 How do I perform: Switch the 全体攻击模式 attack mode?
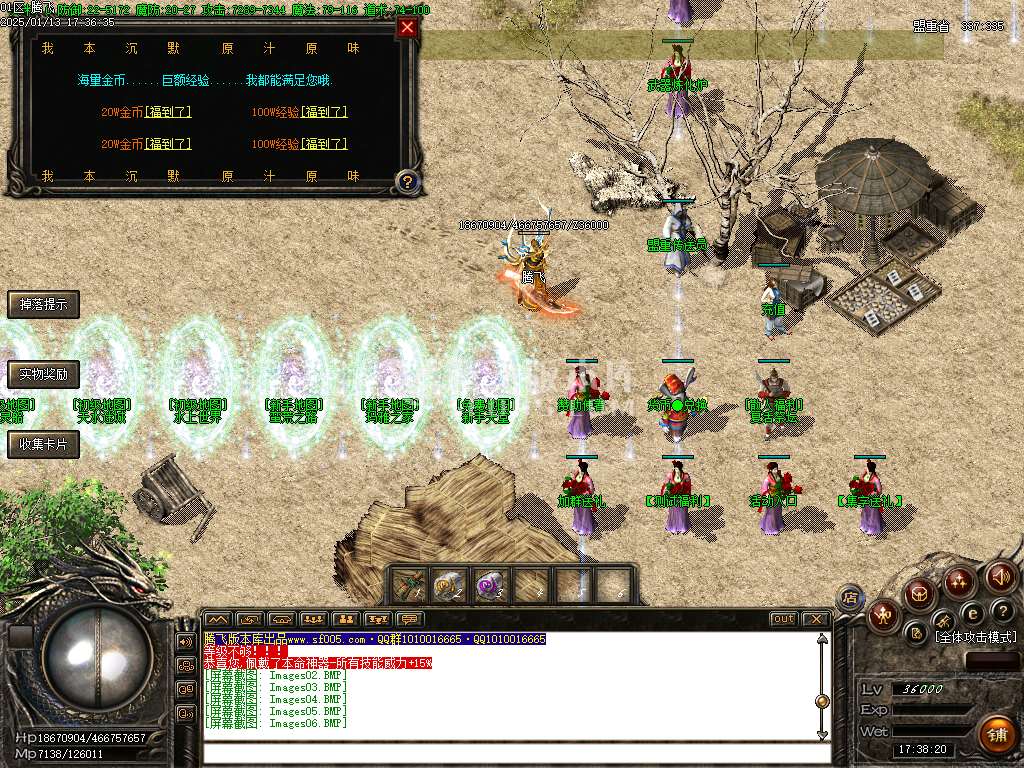click(x=975, y=637)
